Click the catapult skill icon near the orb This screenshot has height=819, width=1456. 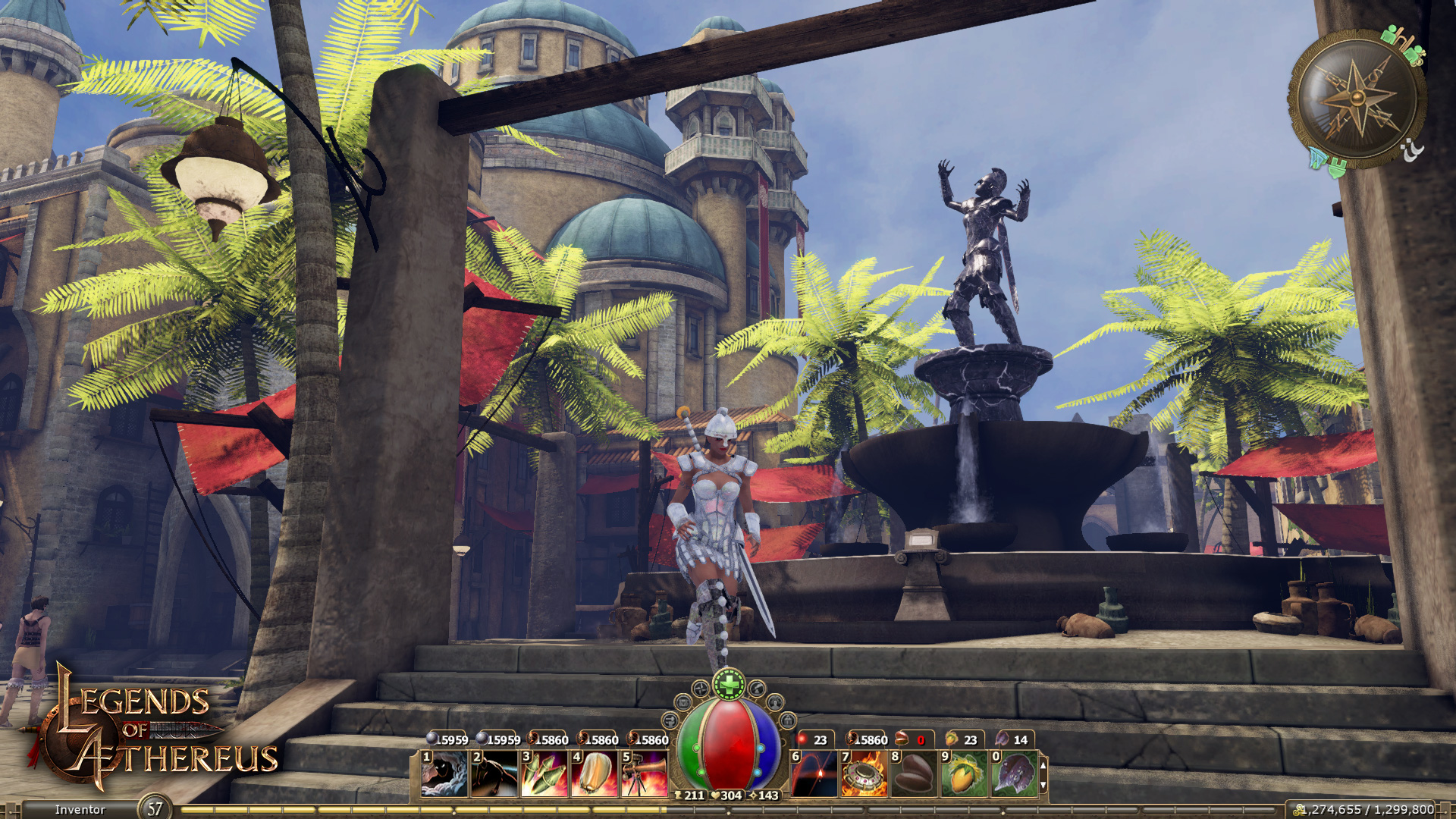758,689
